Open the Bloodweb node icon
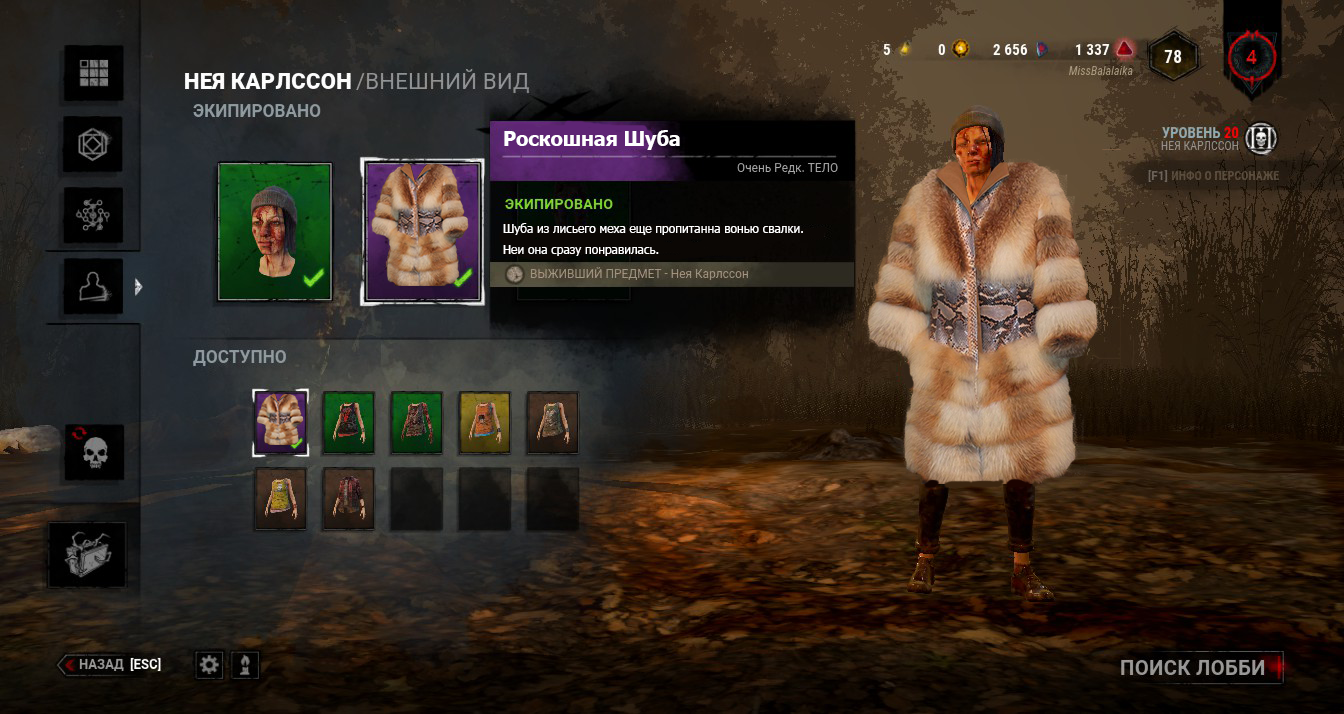1344x714 pixels. [94, 216]
